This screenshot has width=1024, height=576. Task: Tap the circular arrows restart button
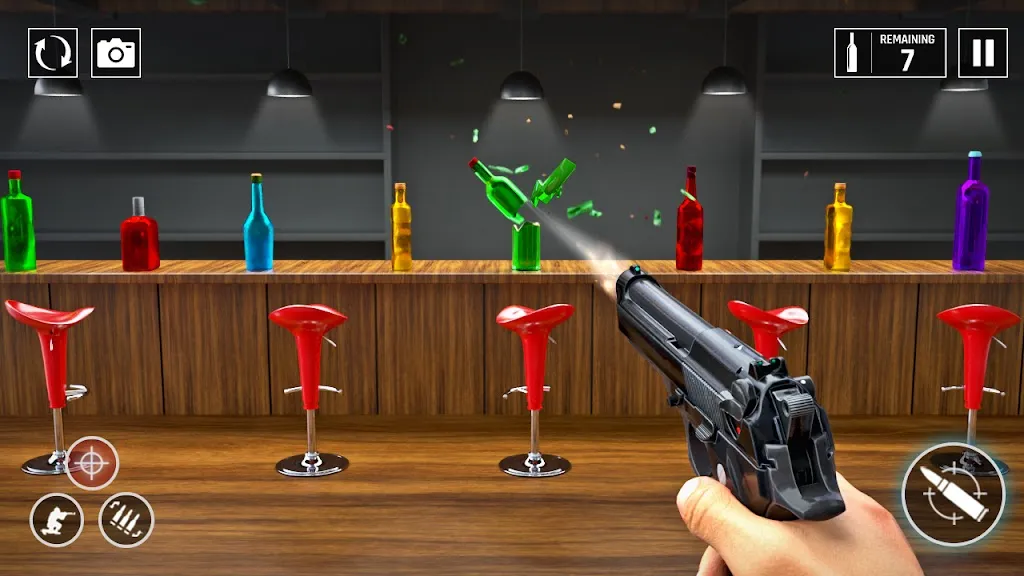click(x=53, y=53)
